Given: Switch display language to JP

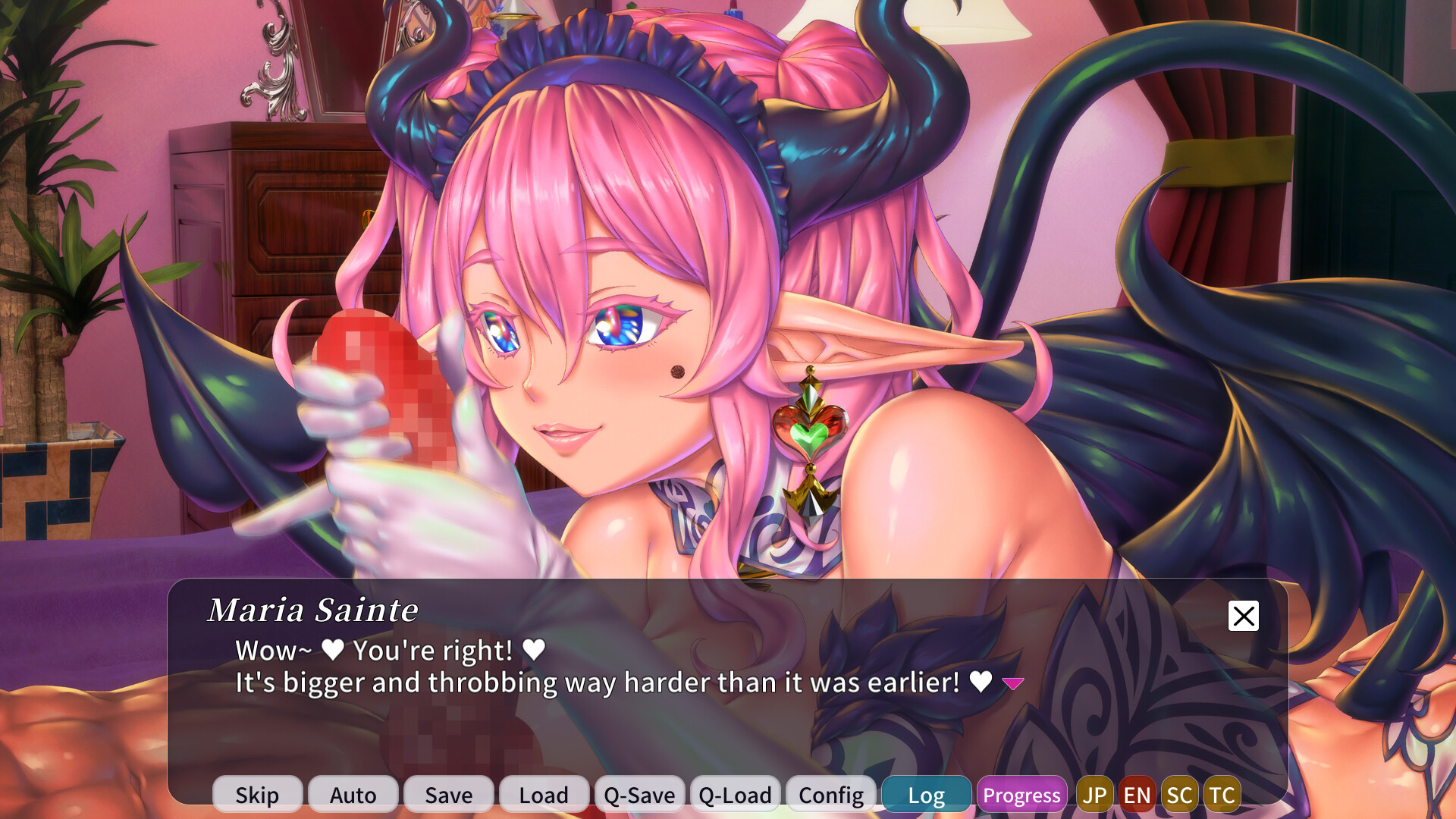Looking at the screenshot, I should tap(1094, 795).
